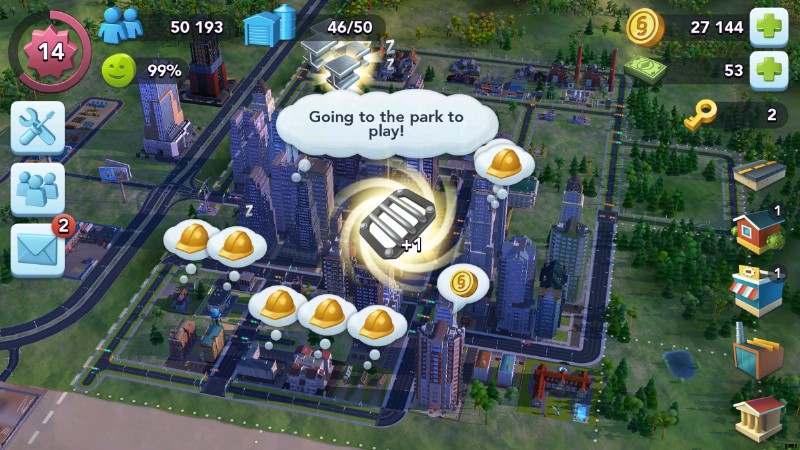800x450 pixels.
Task: Check the green happiness smiley
Action: (118, 70)
